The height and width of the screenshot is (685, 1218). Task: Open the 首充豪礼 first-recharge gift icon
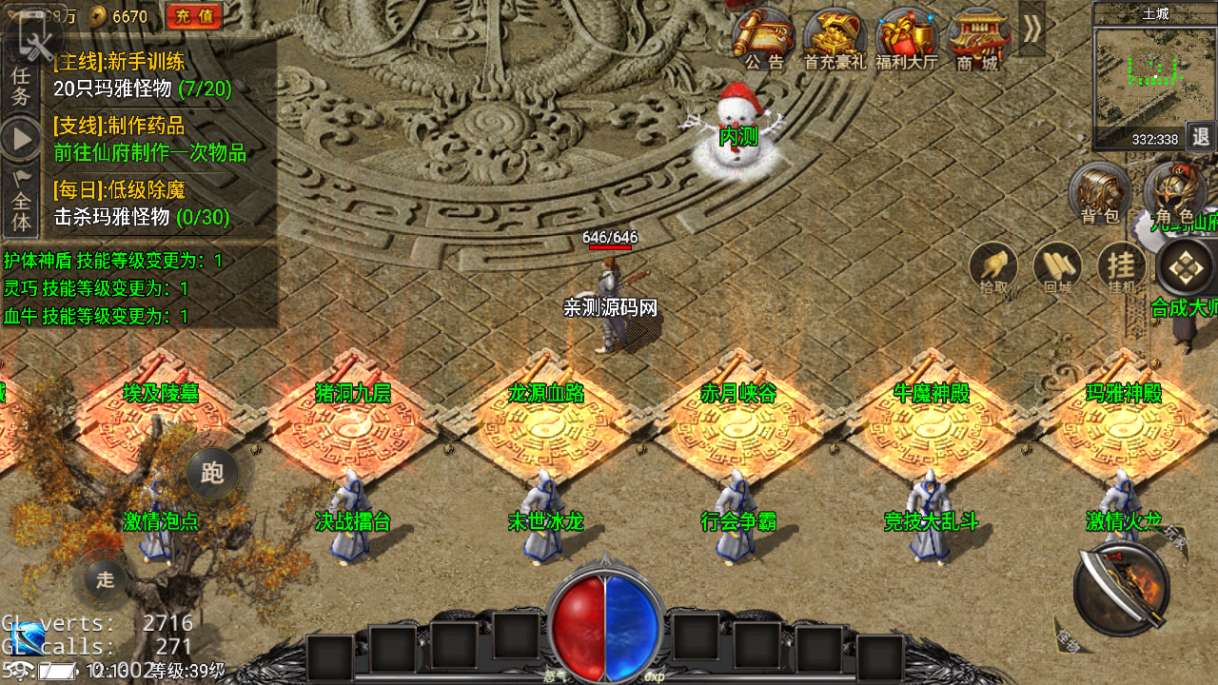(x=834, y=38)
